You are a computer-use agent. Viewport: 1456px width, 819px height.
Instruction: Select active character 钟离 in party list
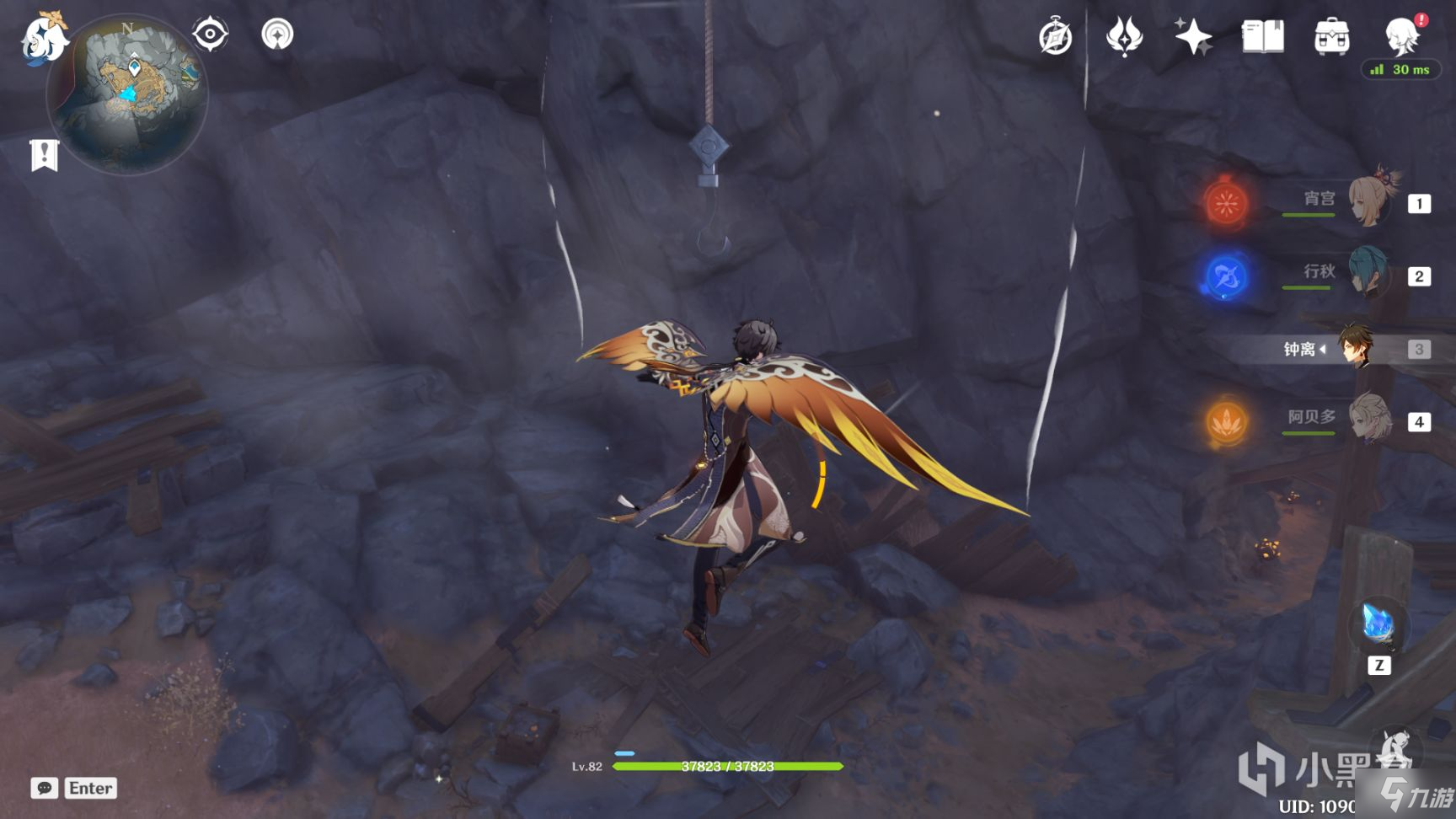point(1357,348)
